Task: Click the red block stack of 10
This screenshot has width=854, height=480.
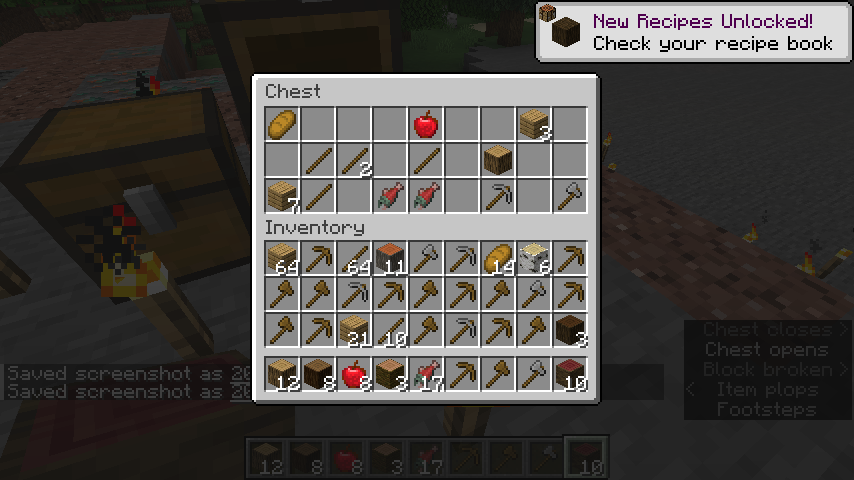Action: [x=570, y=375]
